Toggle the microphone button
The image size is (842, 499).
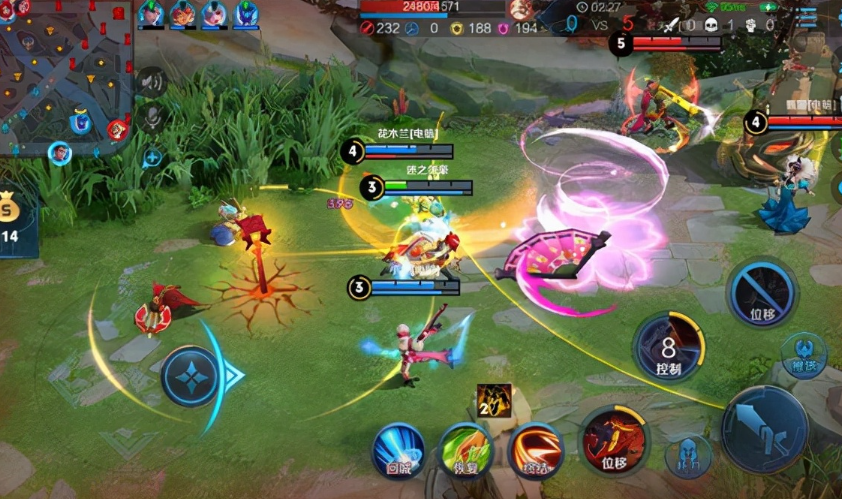pyautogui.click(x=152, y=118)
